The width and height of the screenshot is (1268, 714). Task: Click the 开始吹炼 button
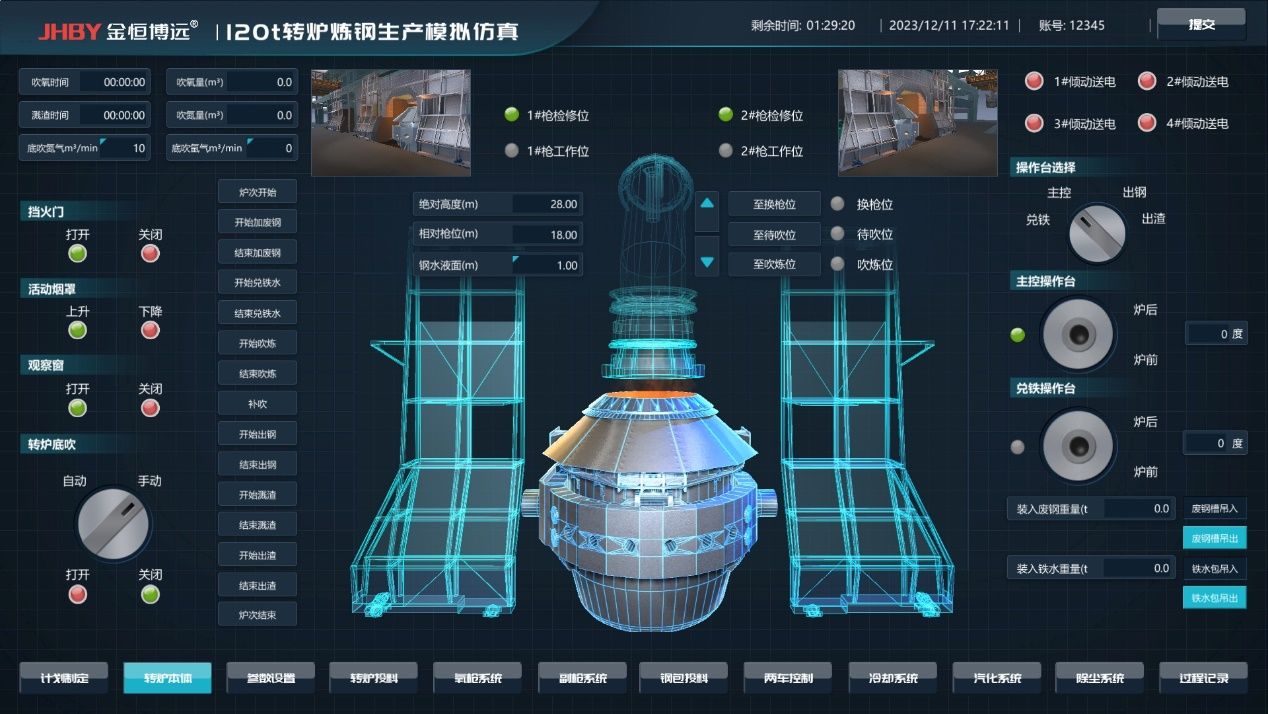[257, 343]
